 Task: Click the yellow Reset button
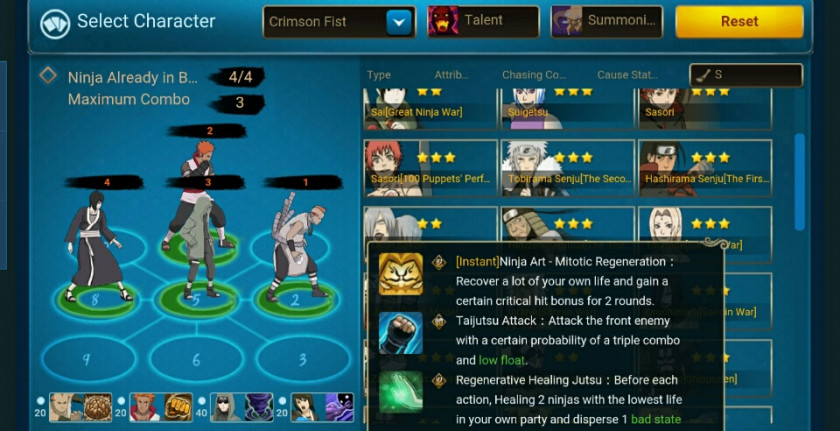pyautogui.click(x=739, y=22)
